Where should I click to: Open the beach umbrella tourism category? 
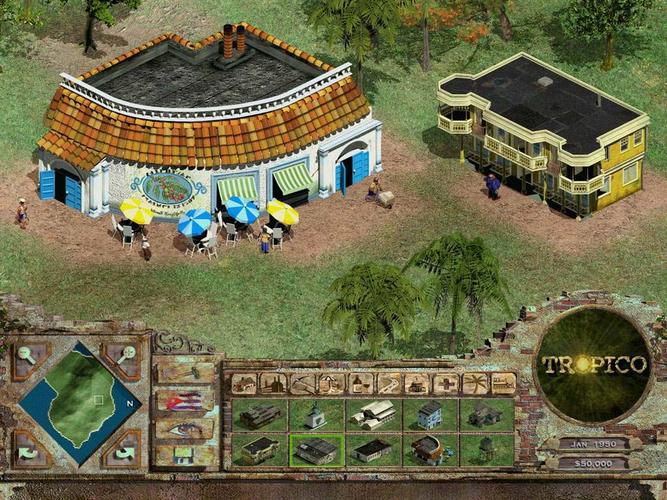pos(331,383)
